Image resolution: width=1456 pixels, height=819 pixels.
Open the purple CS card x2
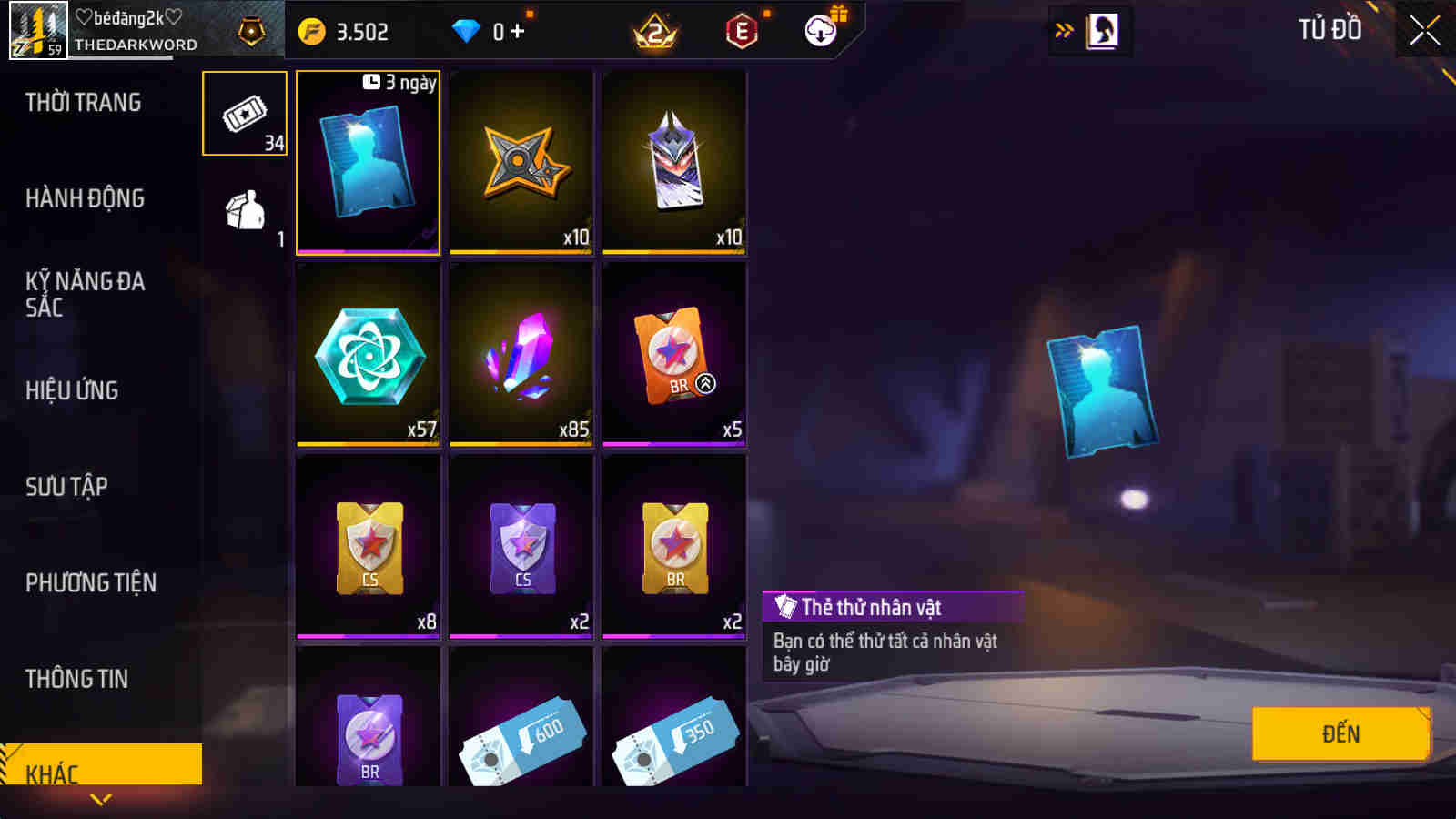click(521, 546)
